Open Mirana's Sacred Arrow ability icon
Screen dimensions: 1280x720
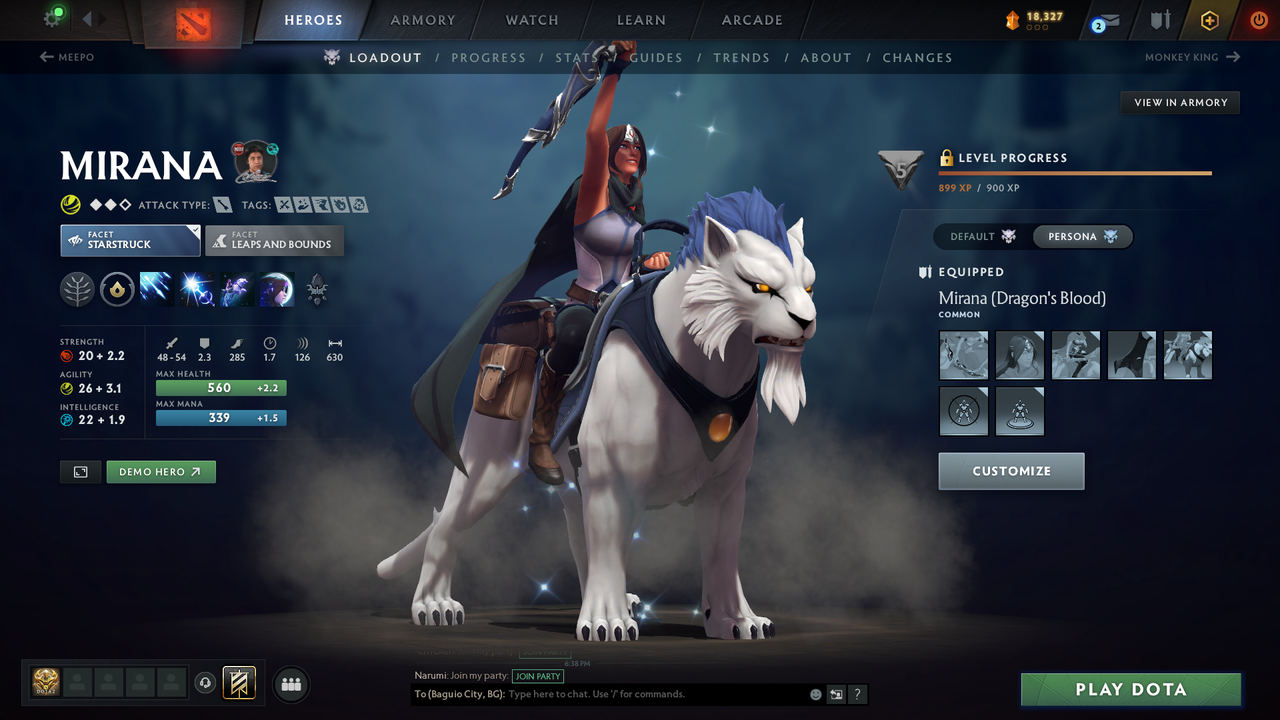(x=196, y=289)
